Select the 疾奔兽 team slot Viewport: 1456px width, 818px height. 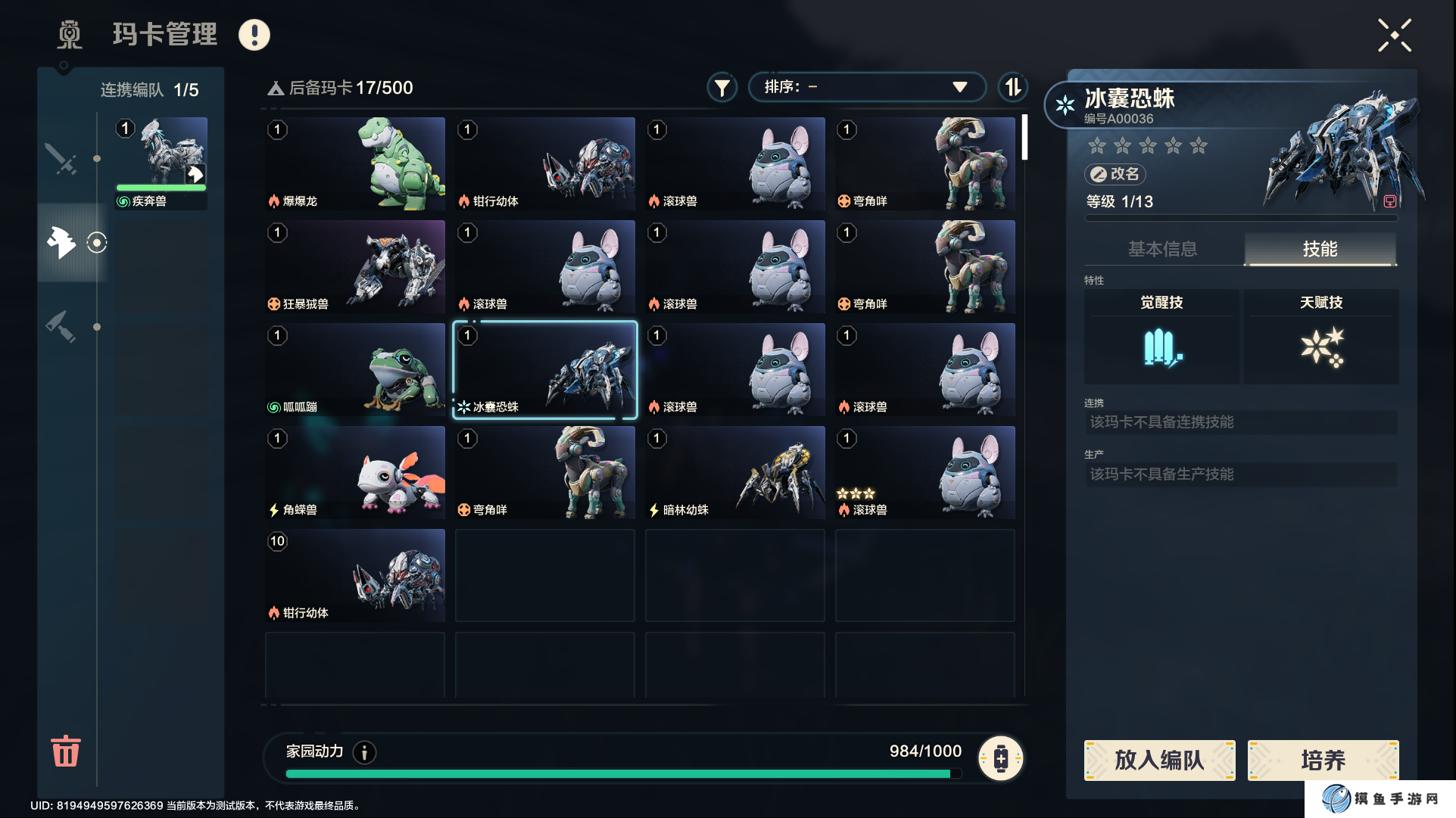(161, 163)
